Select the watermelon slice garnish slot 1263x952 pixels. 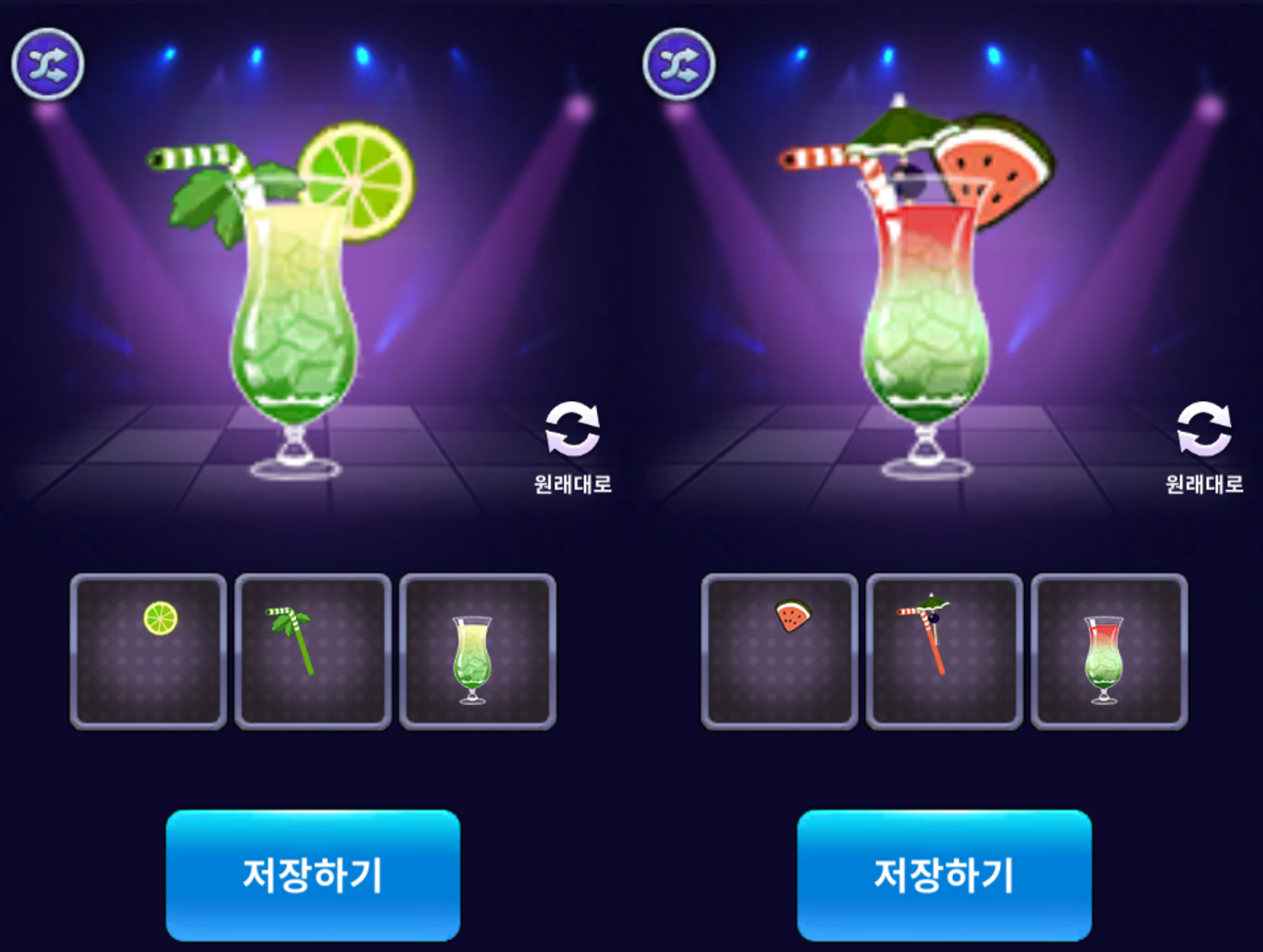tap(780, 651)
